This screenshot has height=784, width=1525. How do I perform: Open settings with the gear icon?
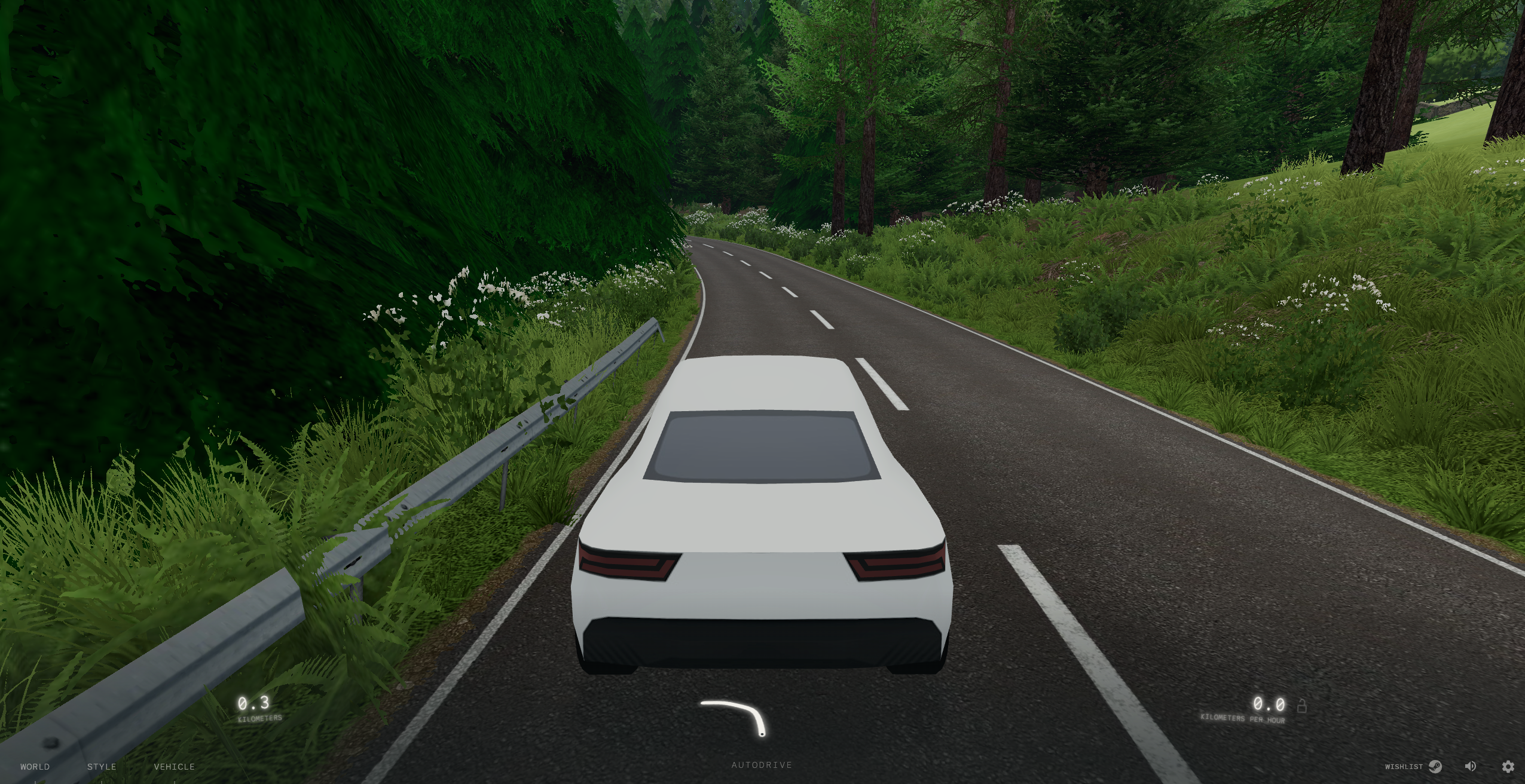tap(1511, 765)
